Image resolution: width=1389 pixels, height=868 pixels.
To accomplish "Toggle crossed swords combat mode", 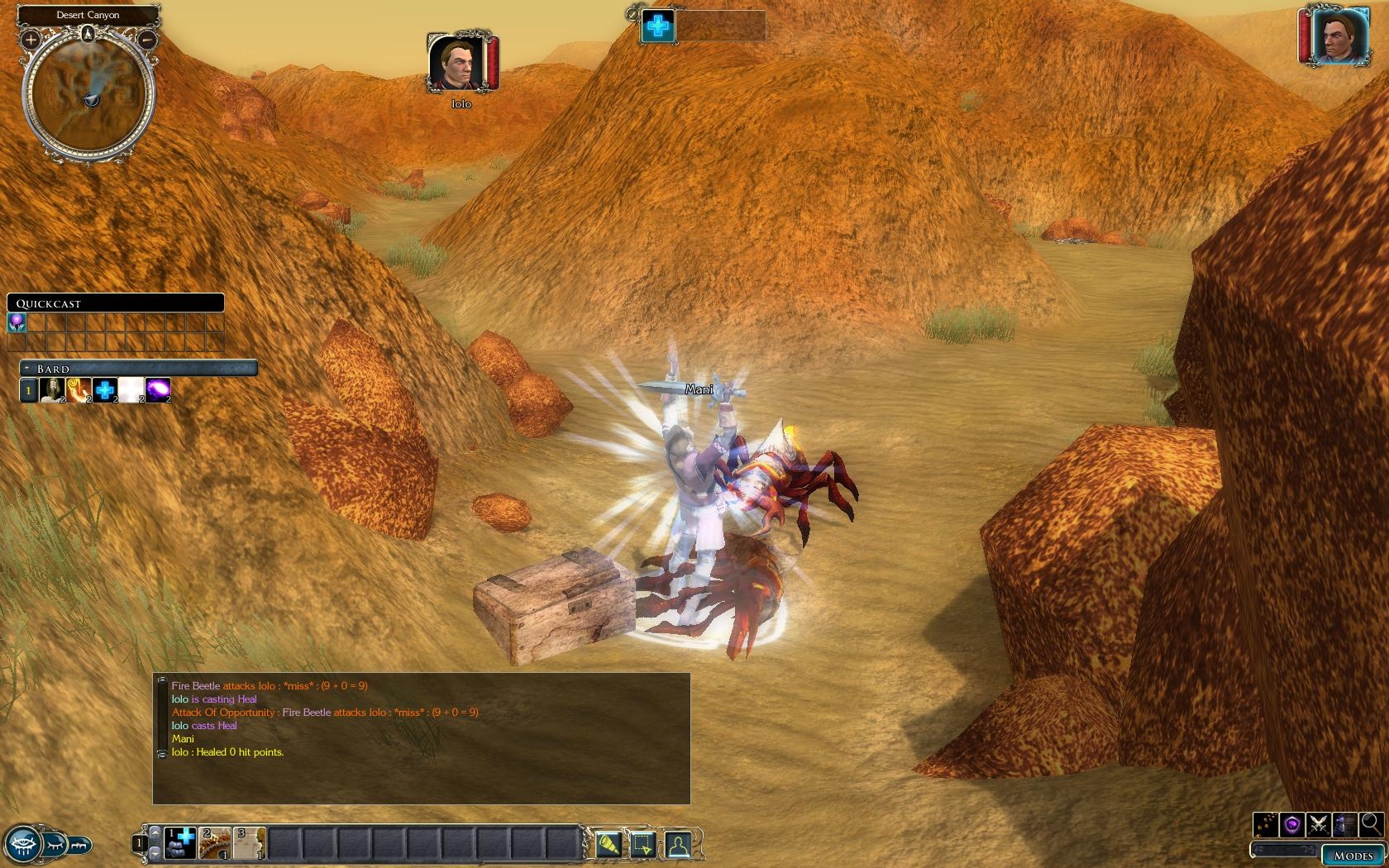I will (1319, 824).
